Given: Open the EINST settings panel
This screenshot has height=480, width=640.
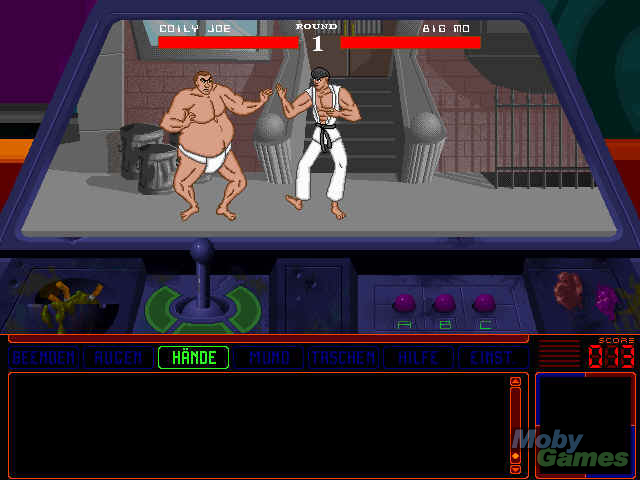Looking at the screenshot, I should click(492, 357).
